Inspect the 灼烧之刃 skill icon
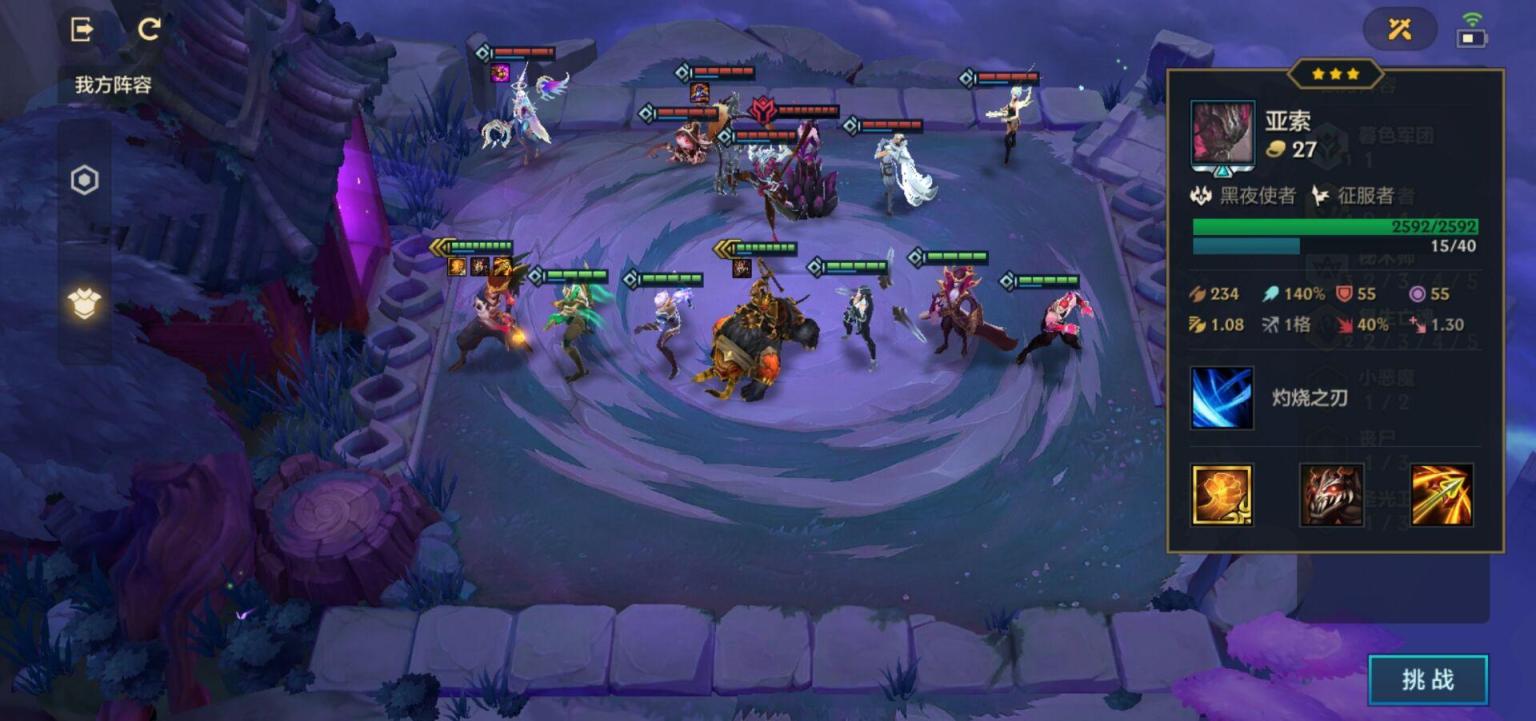1536x721 pixels. 1221,398
